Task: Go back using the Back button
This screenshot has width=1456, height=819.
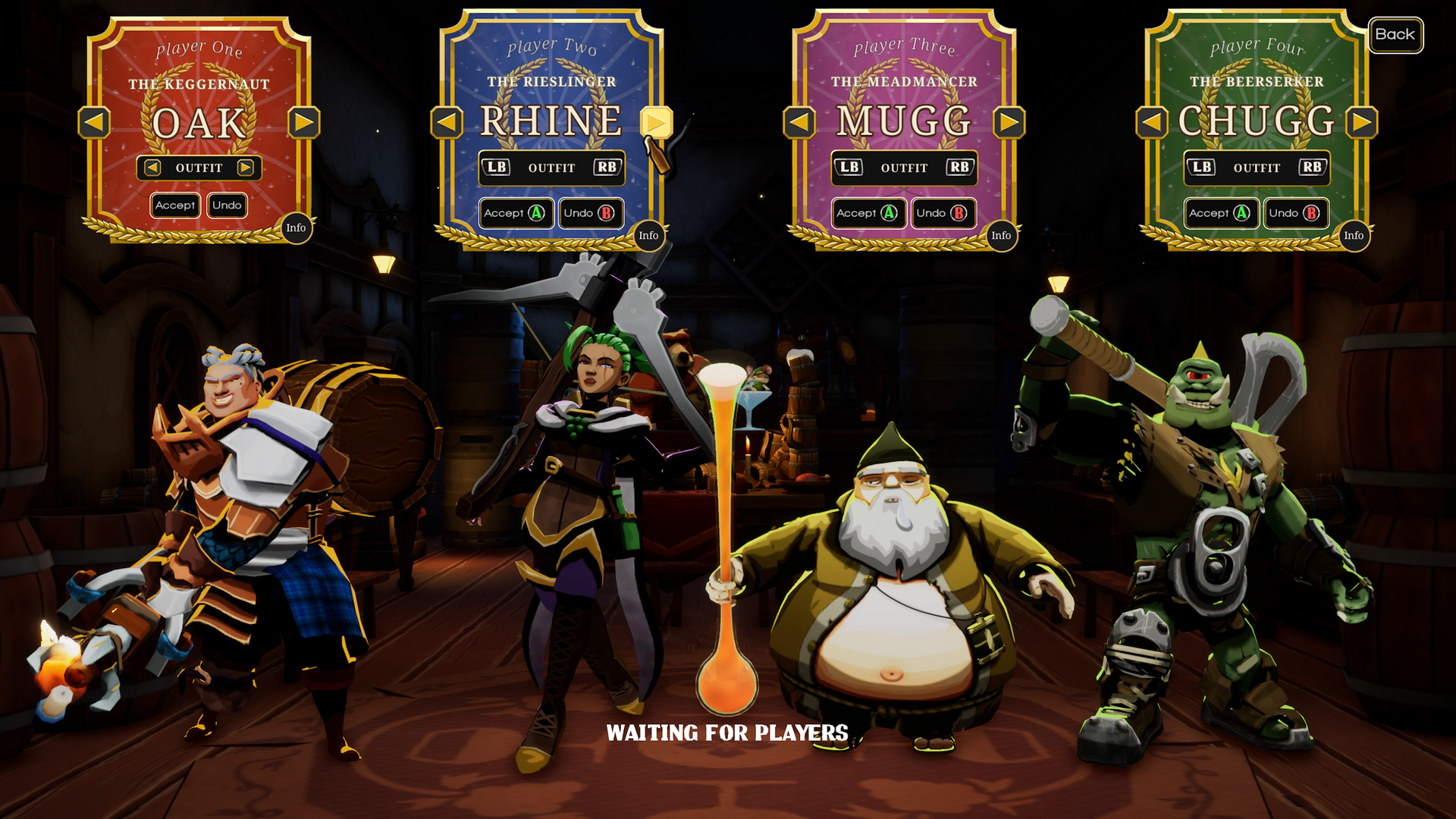Action: (1395, 35)
